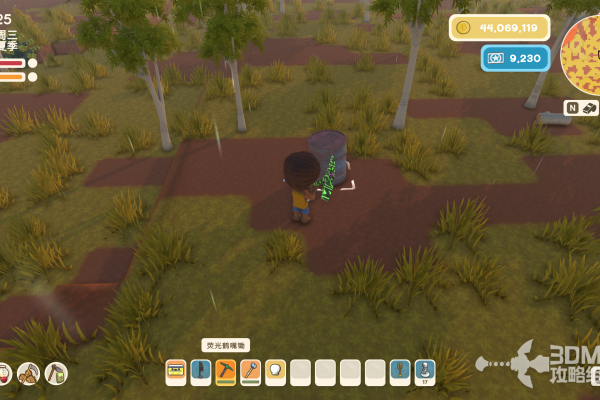The height and width of the screenshot is (400, 600).
Task: Select the bug net hotbar slot
Action: click(x=399, y=372)
